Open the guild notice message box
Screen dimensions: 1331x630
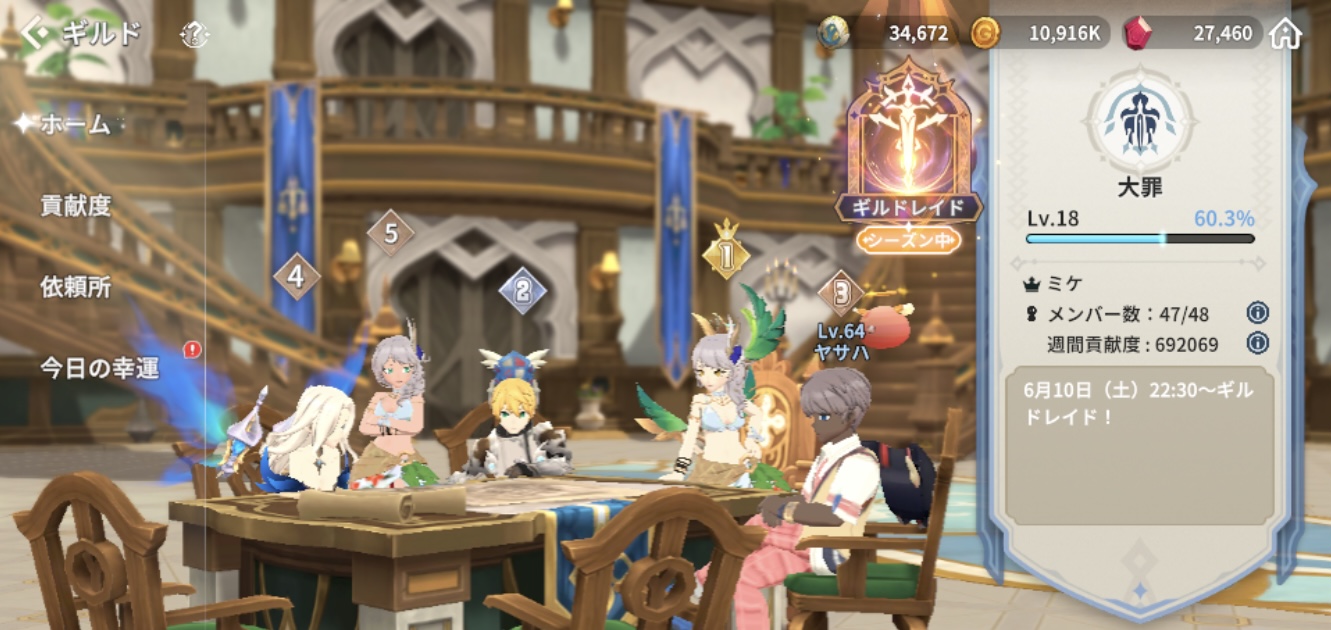click(1140, 450)
